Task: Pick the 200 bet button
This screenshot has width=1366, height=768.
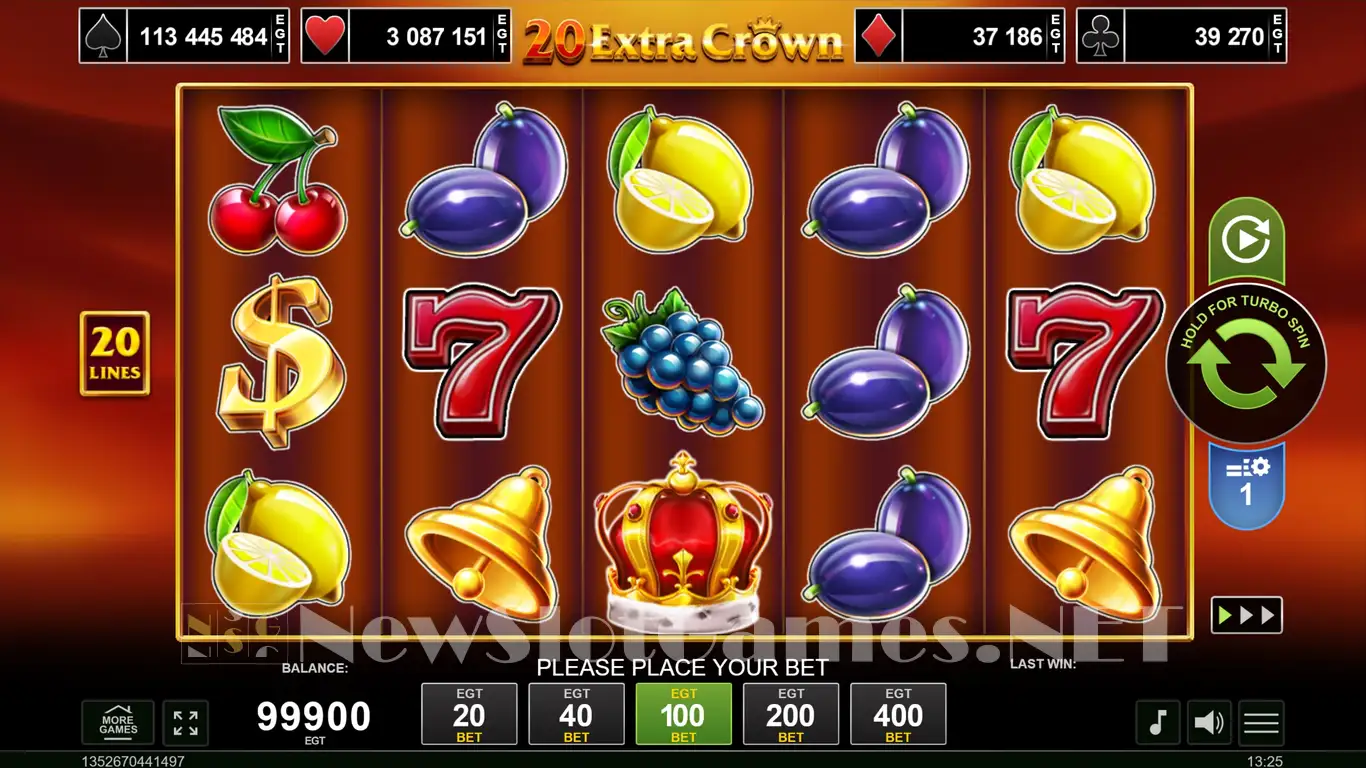Action: [x=791, y=714]
